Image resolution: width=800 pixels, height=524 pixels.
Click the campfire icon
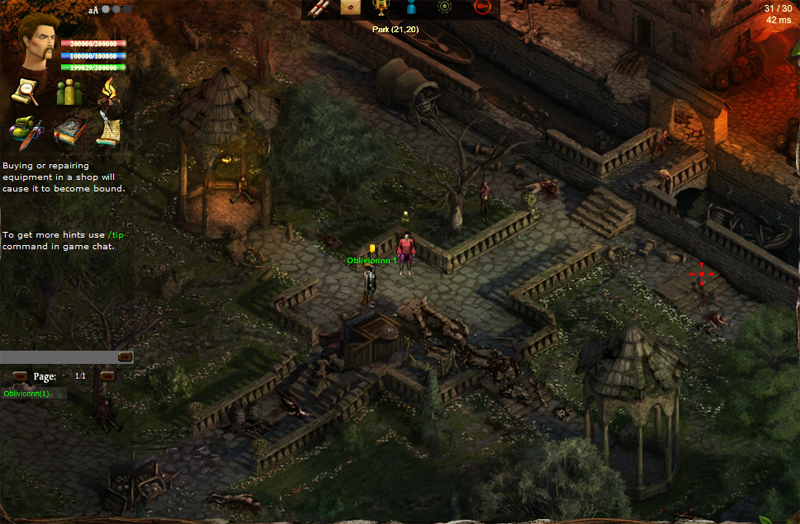point(108,92)
